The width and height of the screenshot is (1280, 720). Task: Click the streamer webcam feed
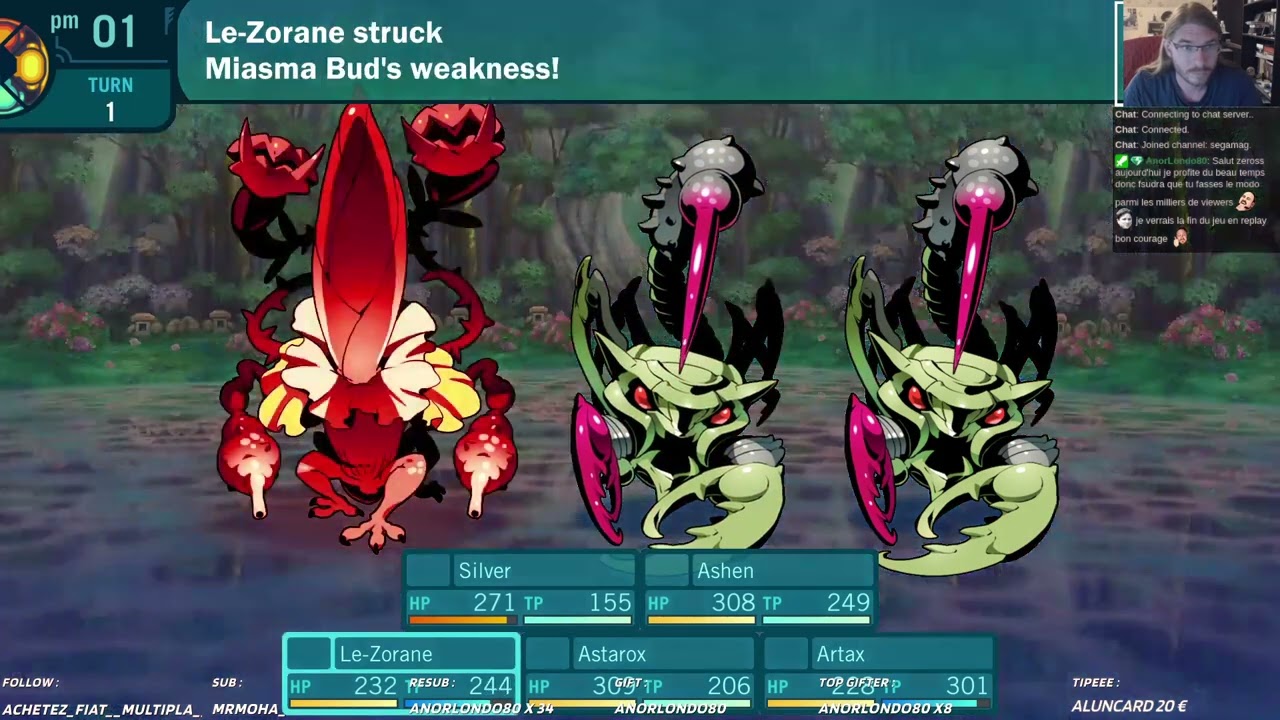pos(1196,53)
